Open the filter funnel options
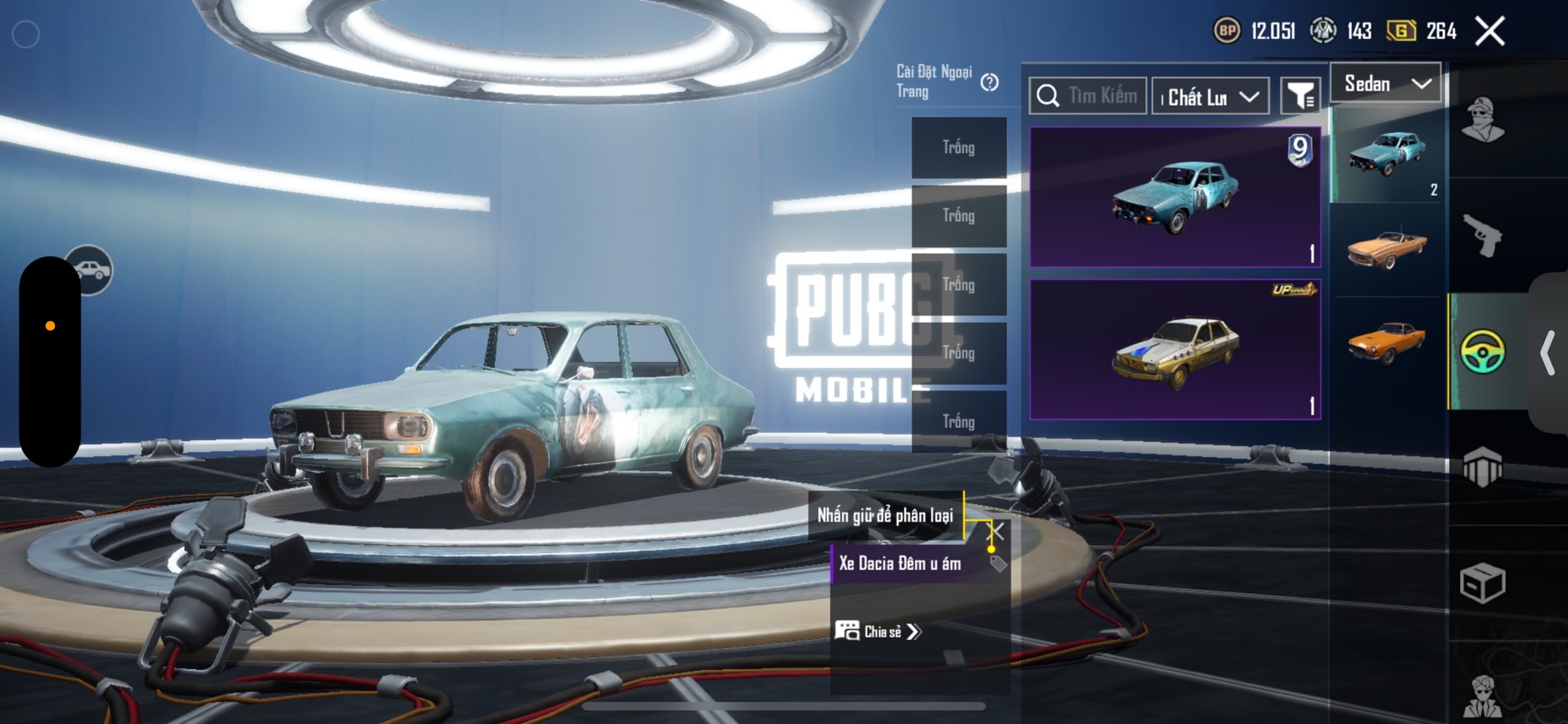Viewport: 1568px width, 724px height. (x=1300, y=97)
